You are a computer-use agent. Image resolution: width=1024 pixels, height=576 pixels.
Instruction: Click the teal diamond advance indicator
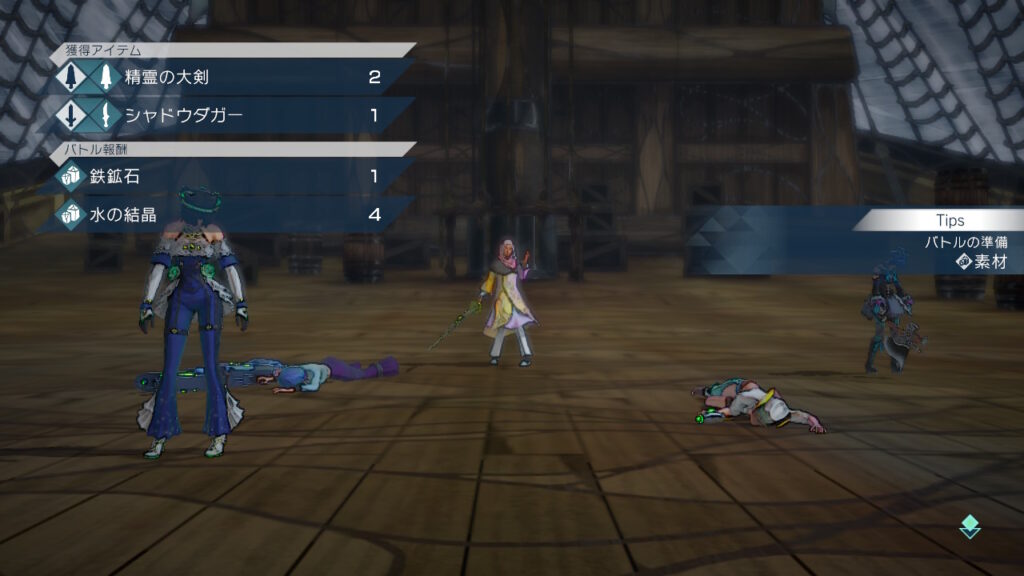point(969,527)
